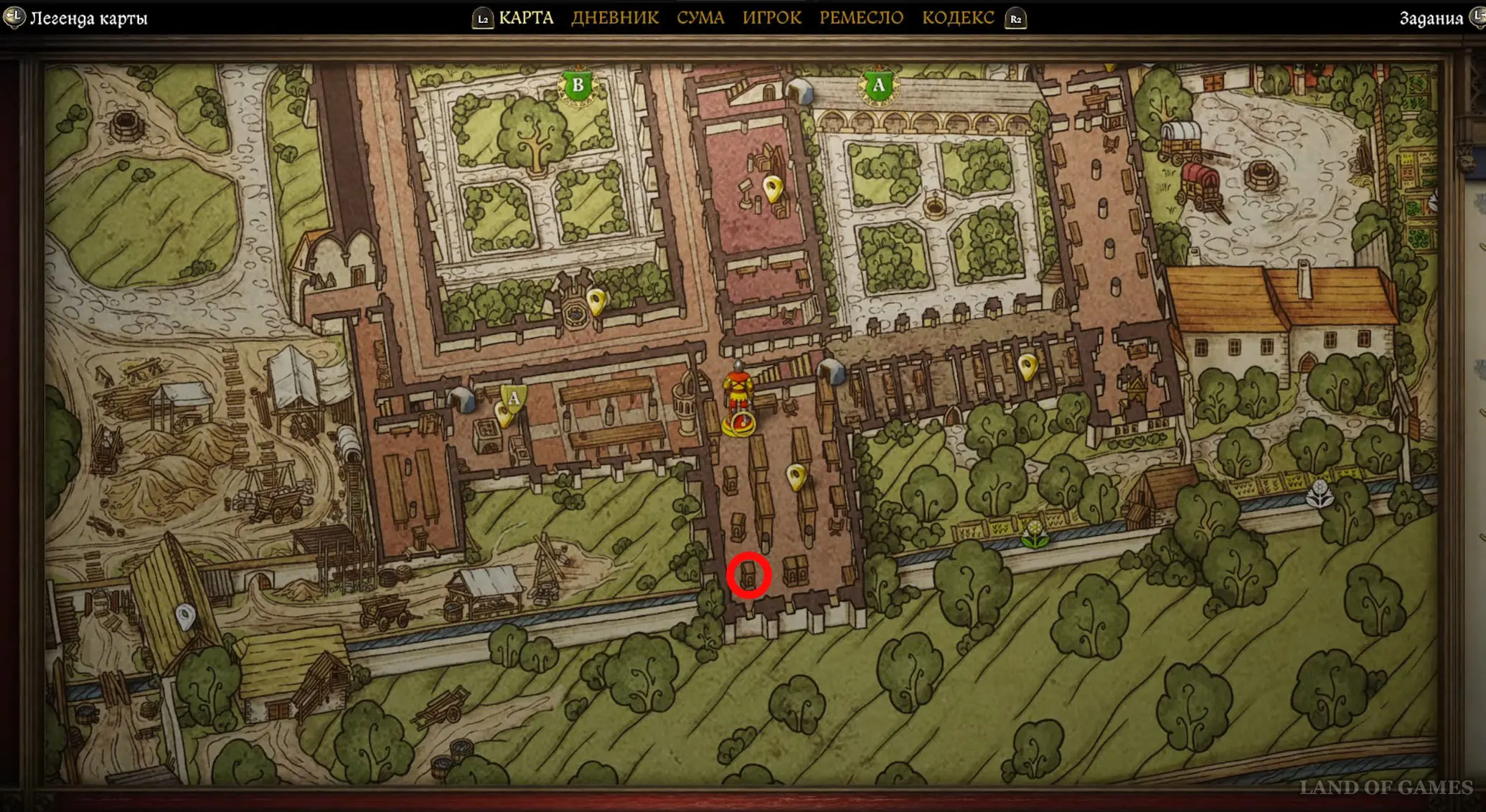Image resolution: width=1486 pixels, height=812 pixels.
Task: Select the Карта tab
Action: 526,18
